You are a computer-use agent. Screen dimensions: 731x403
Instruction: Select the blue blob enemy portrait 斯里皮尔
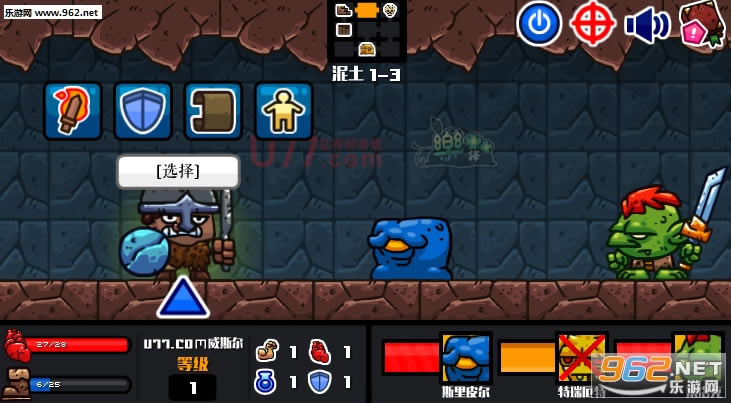coord(465,357)
